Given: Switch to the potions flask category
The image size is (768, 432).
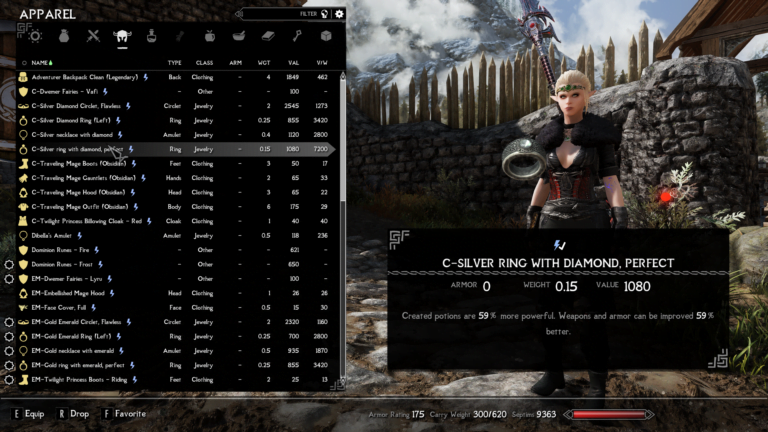Looking at the screenshot, I should 151,36.
